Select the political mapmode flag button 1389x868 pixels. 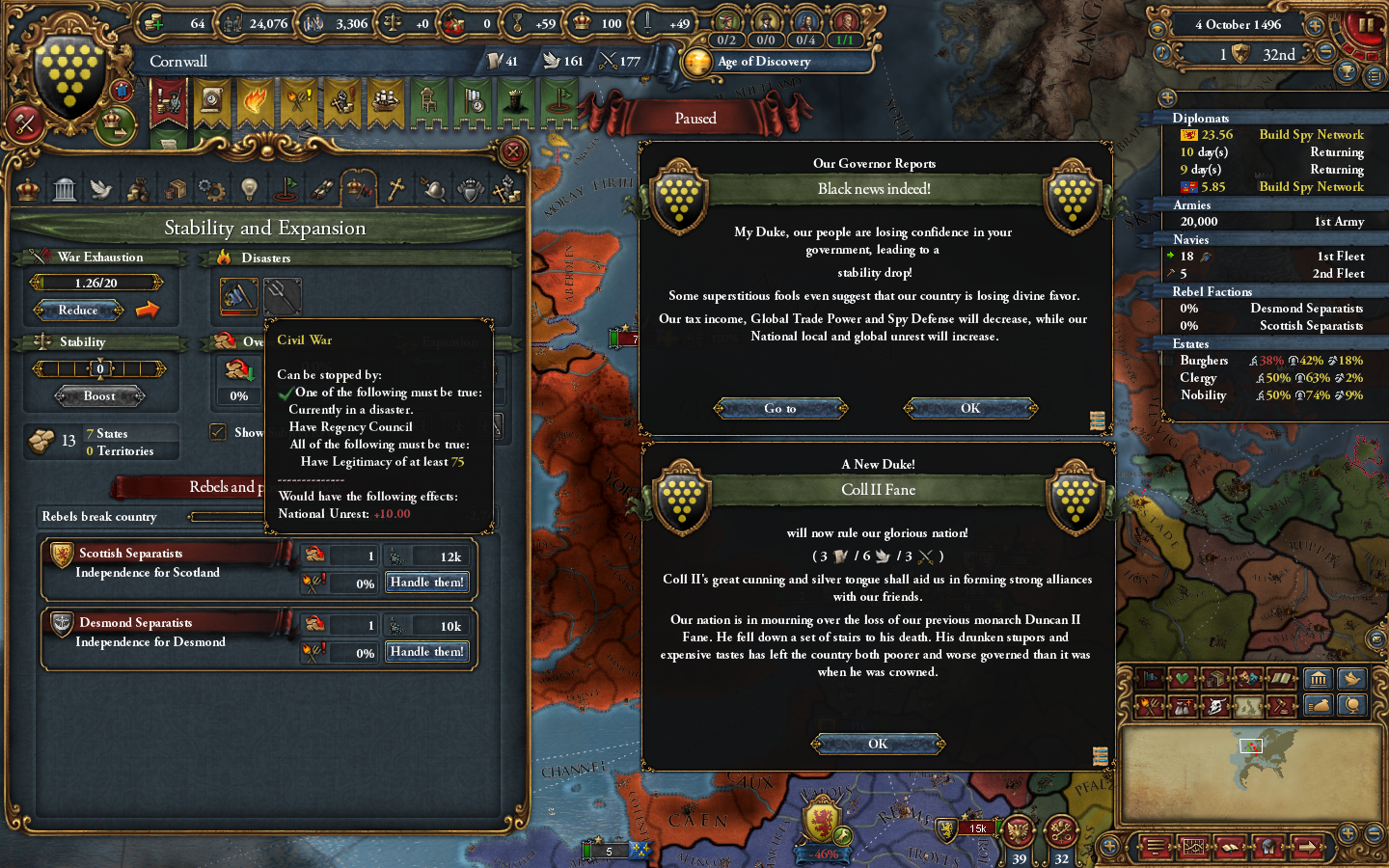tap(1149, 678)
